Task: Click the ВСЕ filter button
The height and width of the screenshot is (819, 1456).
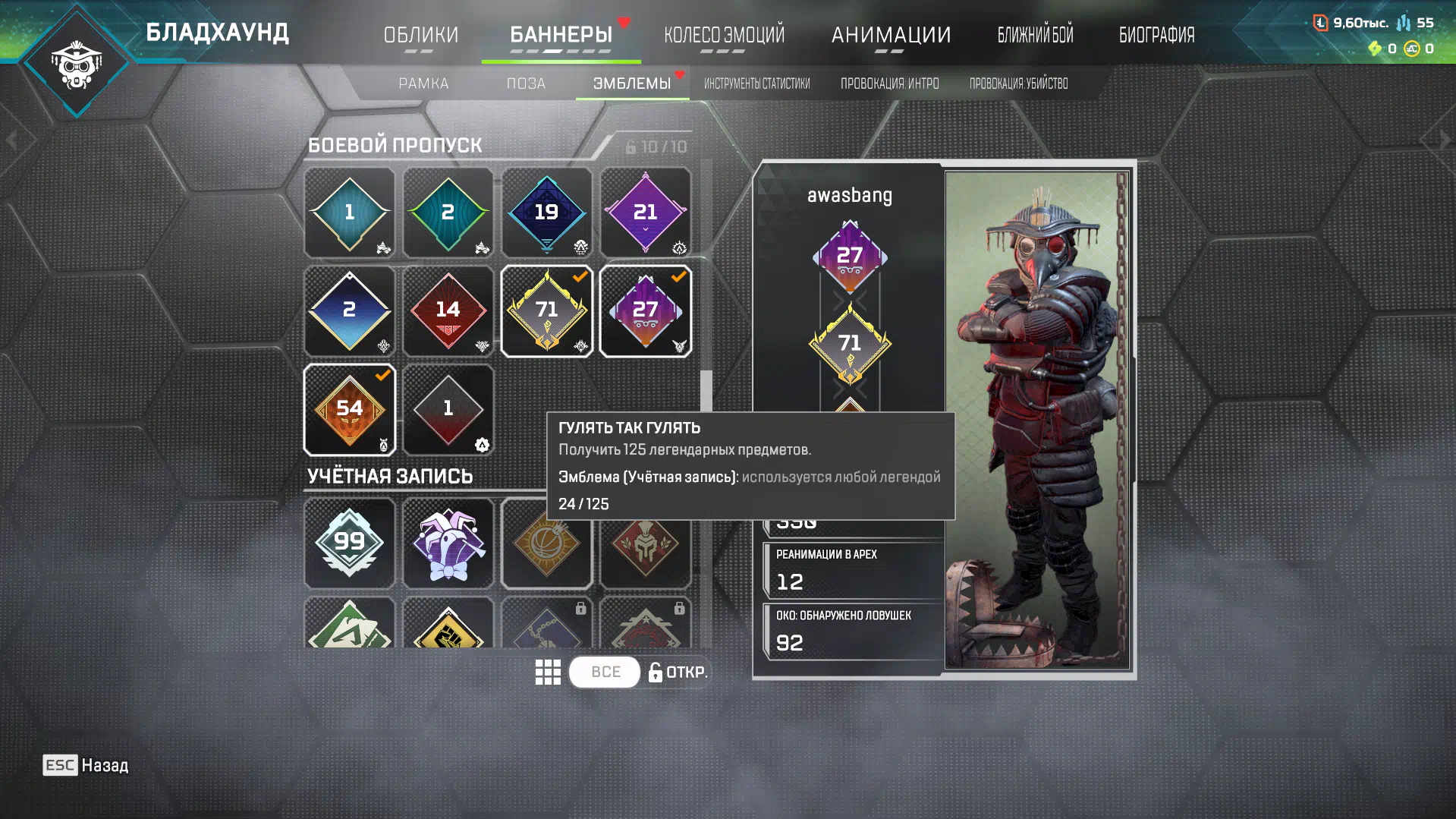Action: coord(605,673)
